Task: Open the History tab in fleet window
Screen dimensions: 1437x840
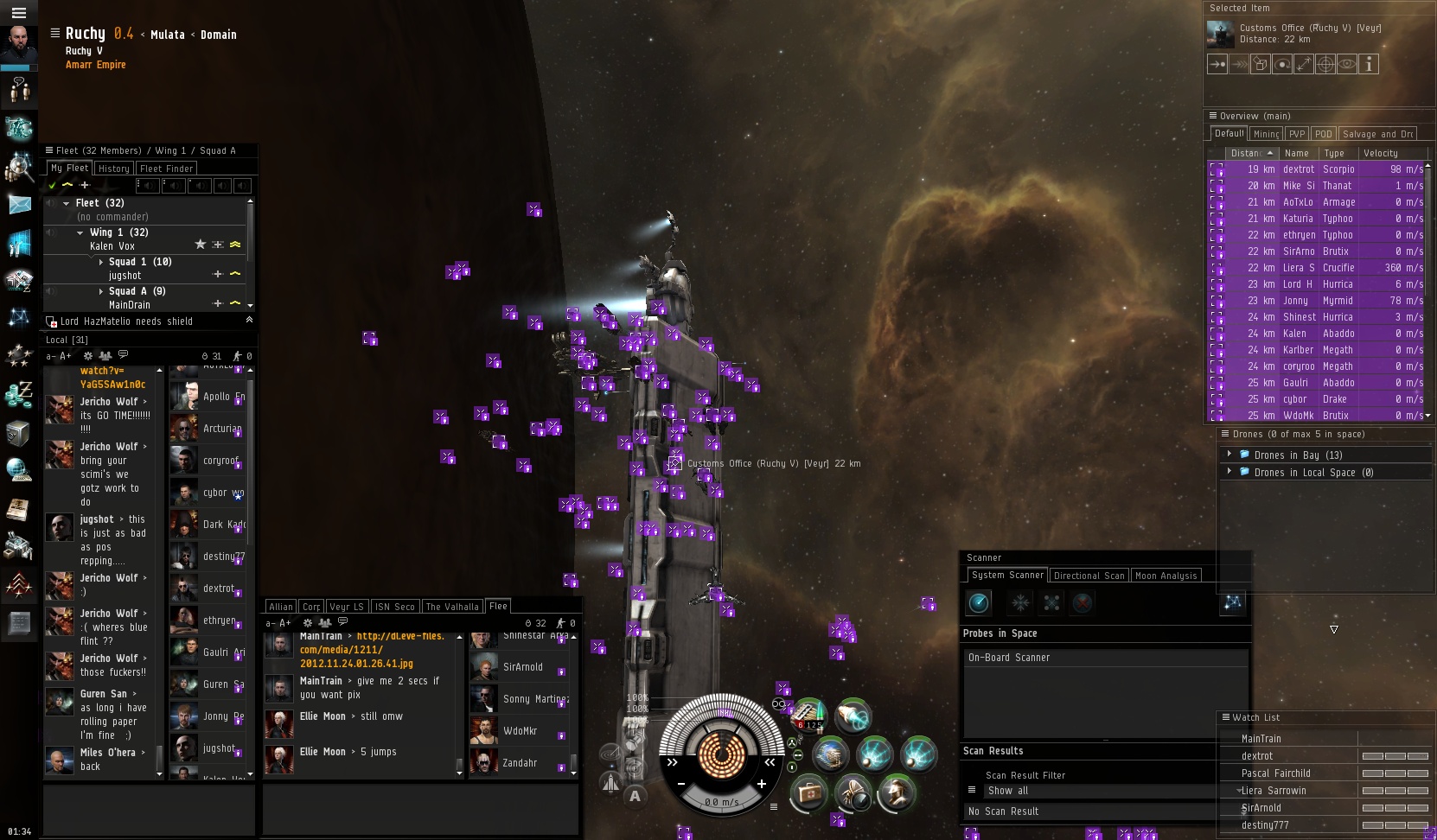Action: coord(113,169)
